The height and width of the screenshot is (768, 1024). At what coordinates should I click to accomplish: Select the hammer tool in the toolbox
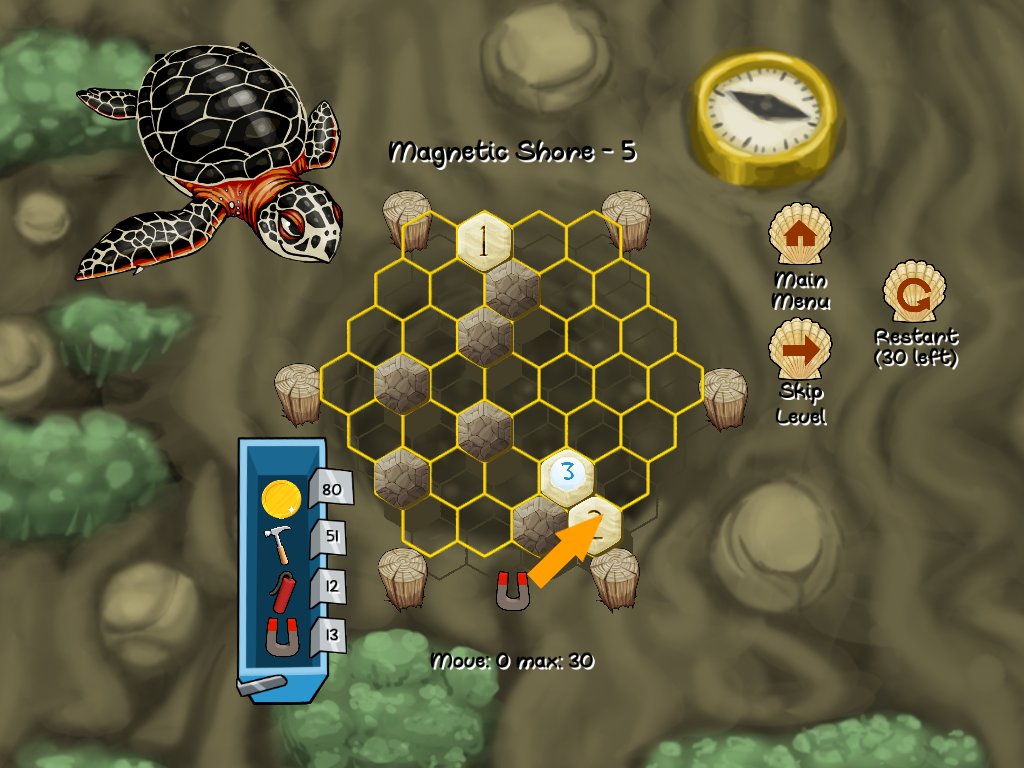tap(279, 545)
